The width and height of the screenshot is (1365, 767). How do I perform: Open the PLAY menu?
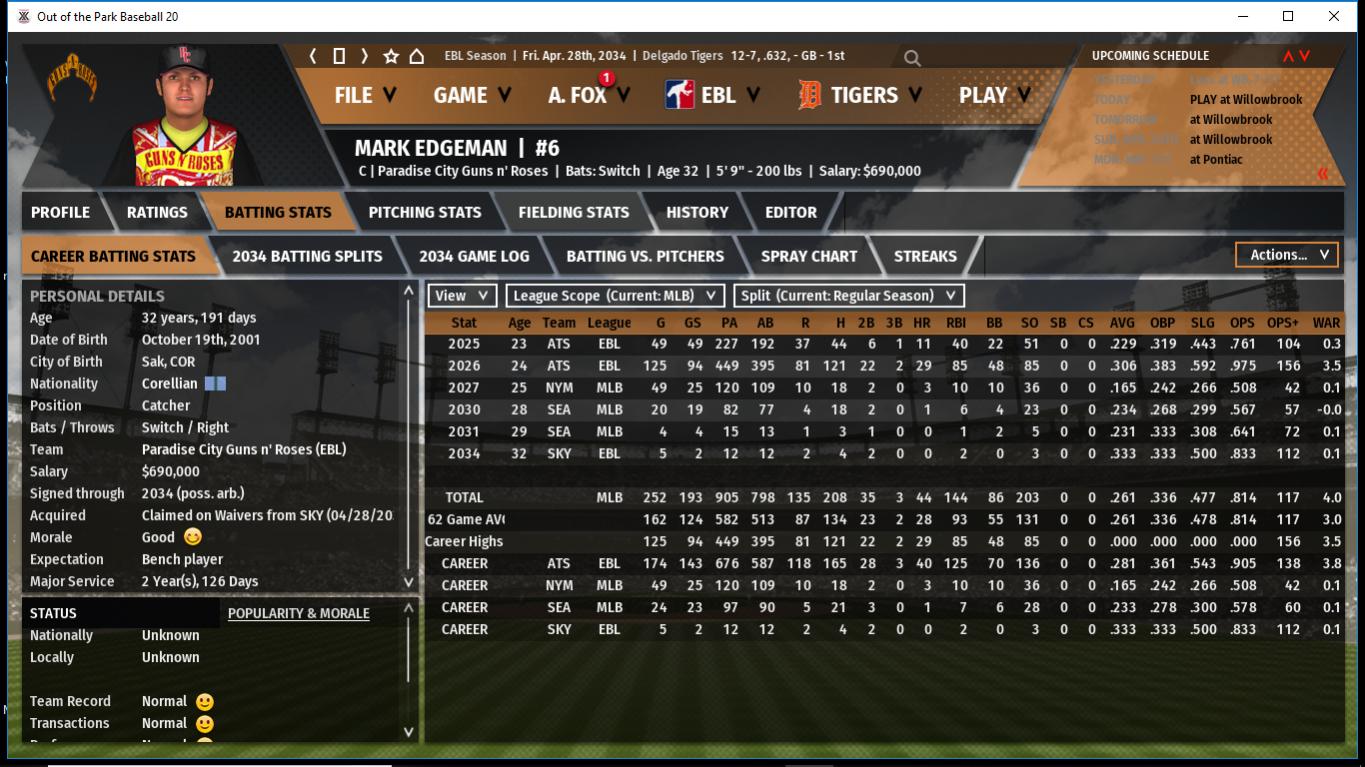(995, 95)
